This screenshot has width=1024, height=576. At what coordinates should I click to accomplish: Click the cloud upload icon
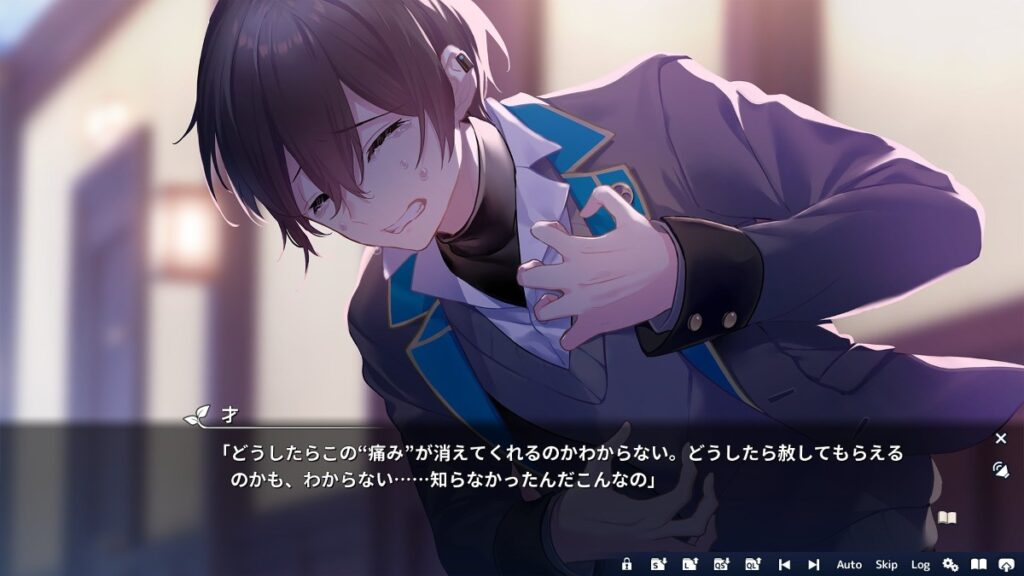(x=1007, y=565)
